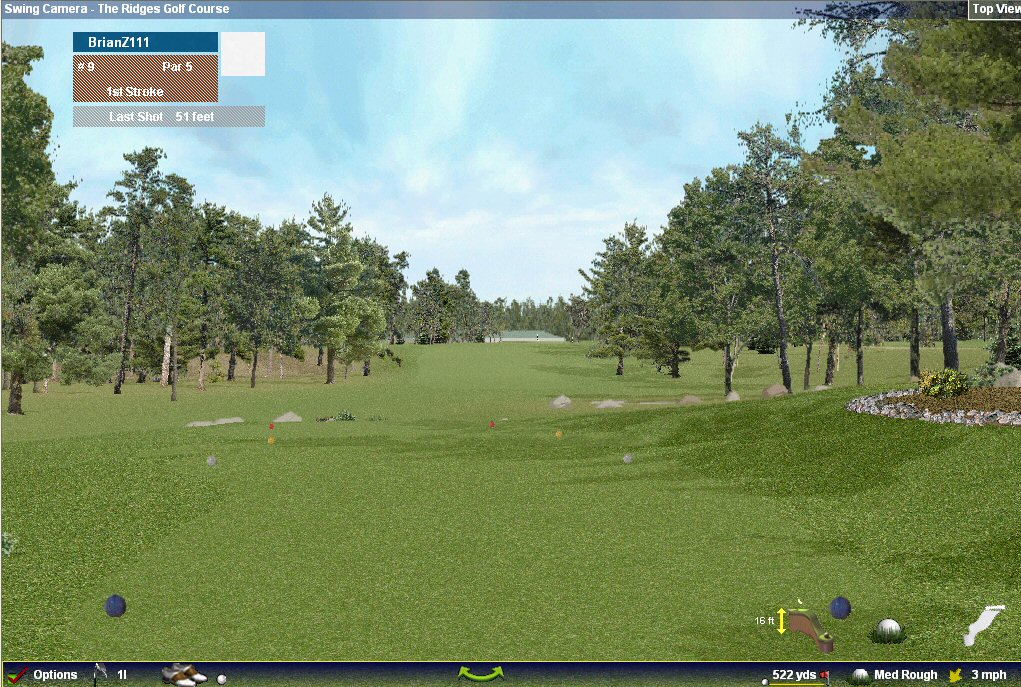Select the BrianZ111 player name panel
Screen dimensions: 1021x687
(145, 43)
